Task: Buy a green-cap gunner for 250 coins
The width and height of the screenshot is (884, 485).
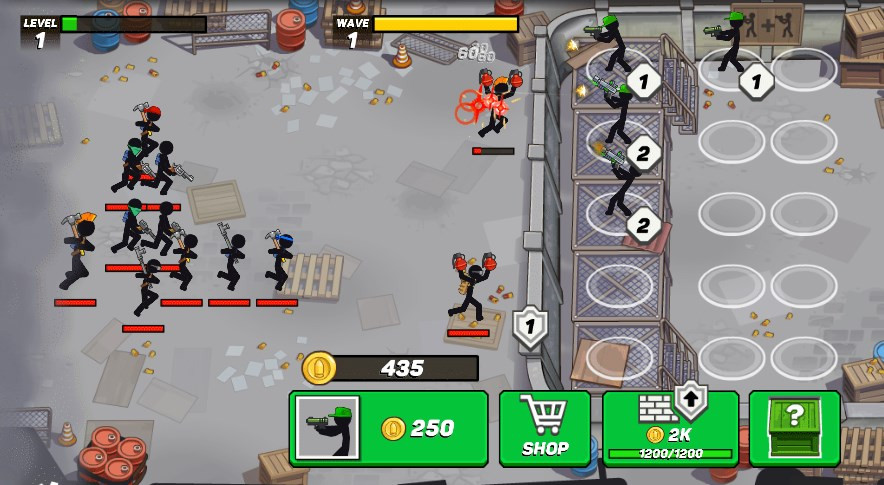Action: (x=388, y=428)
